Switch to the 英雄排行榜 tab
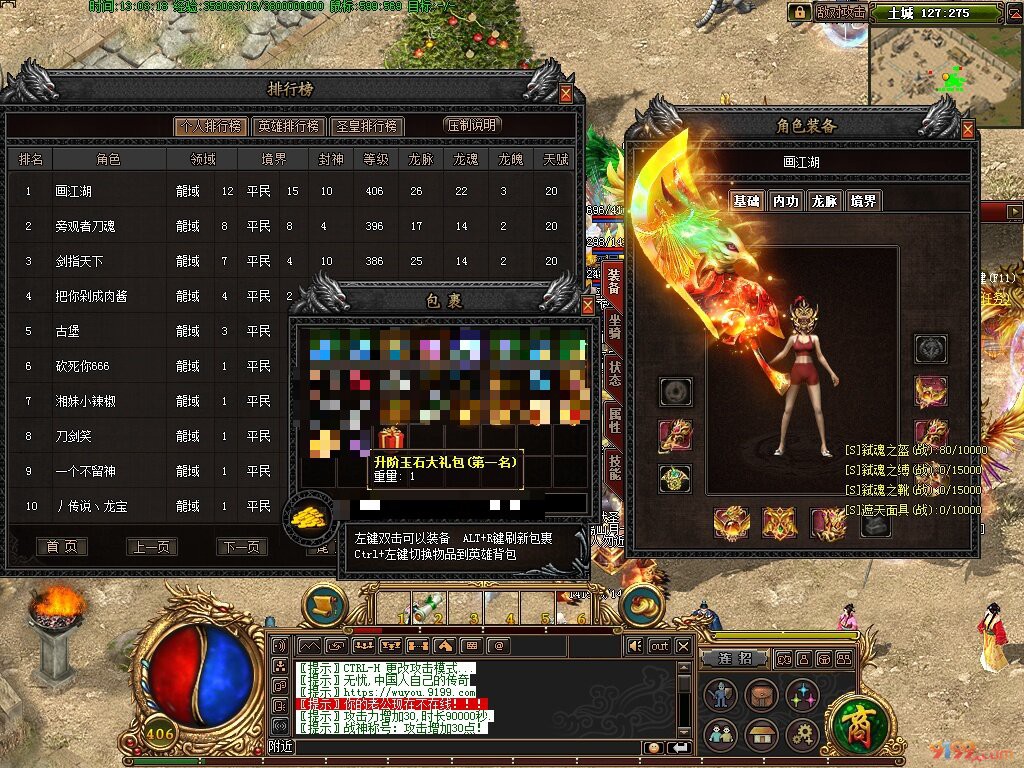1024x768 pixels. [x=288, y=126]
